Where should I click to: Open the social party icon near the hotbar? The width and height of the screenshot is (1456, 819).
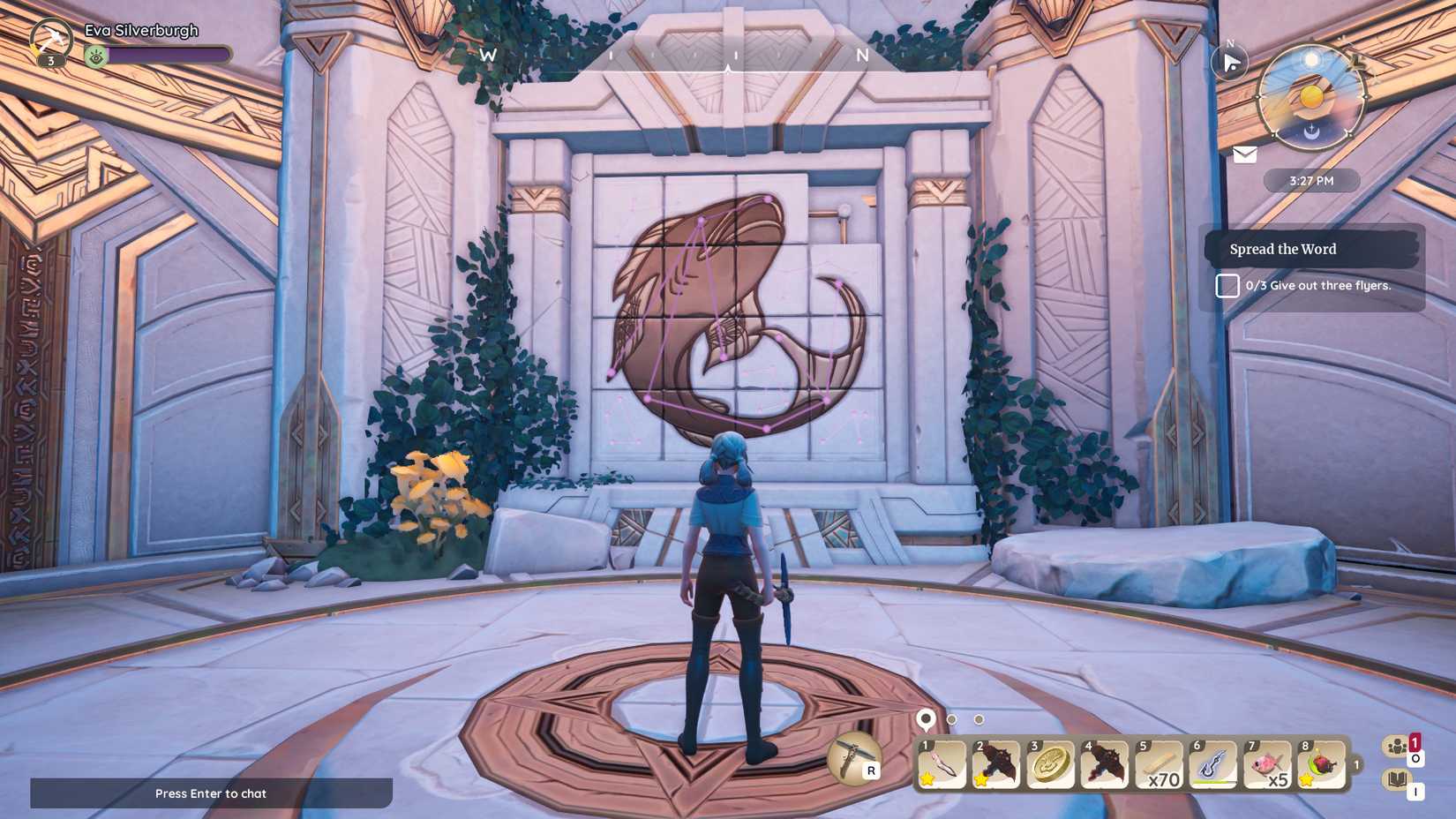[x=1397, y=747]
